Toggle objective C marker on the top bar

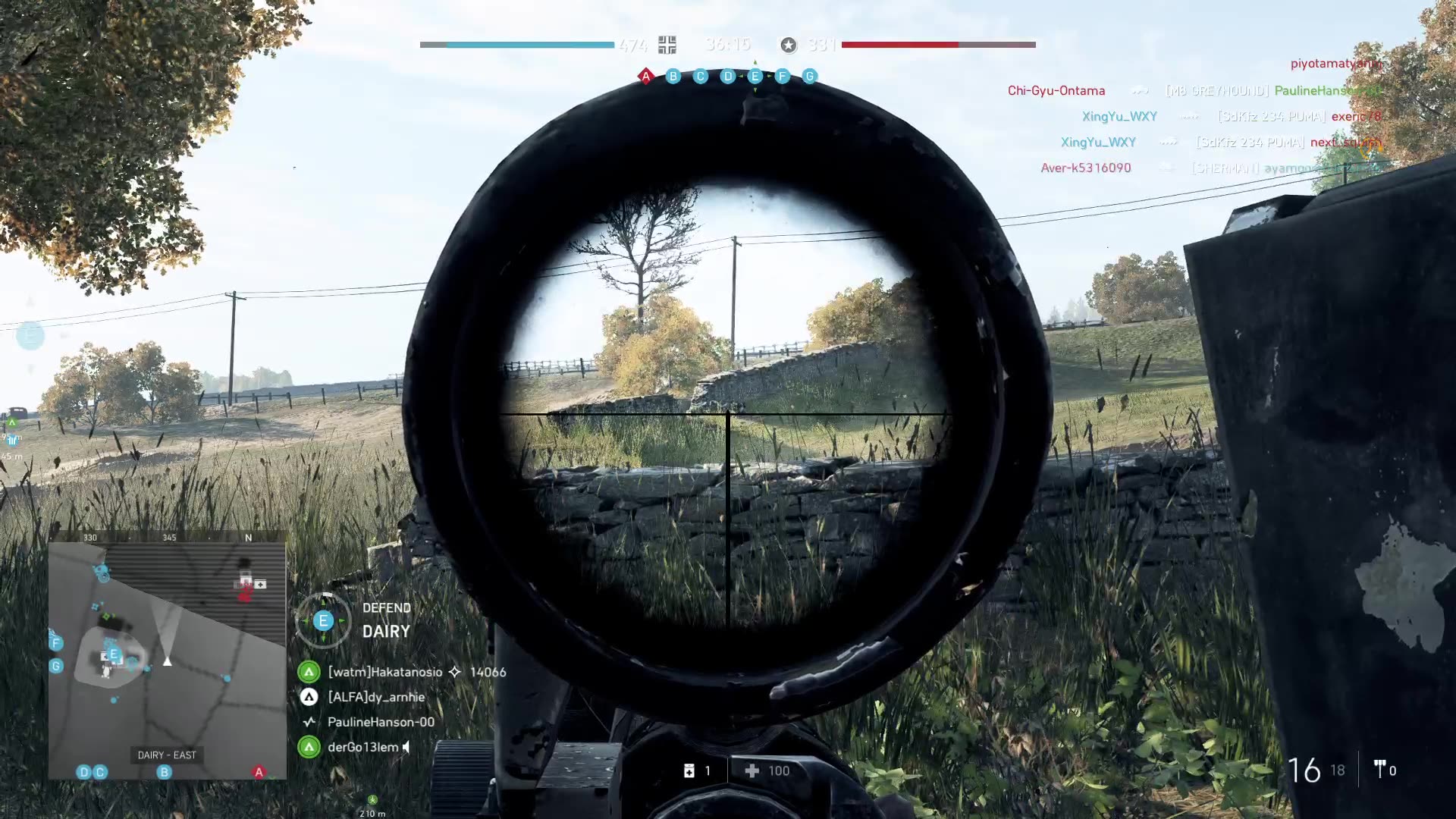(701, 76)
